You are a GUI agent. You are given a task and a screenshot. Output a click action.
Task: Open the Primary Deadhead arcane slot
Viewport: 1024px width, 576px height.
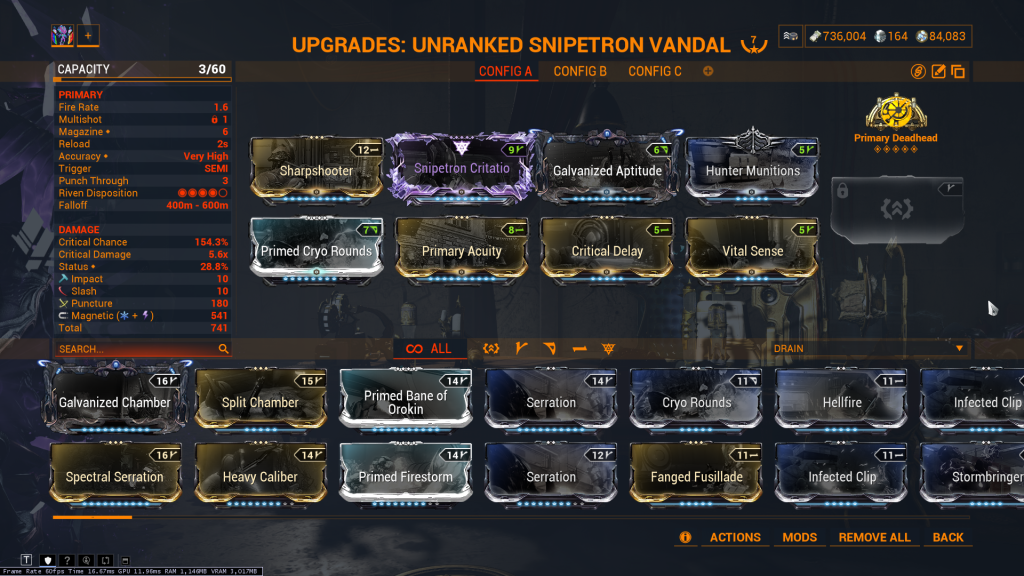coord(895,115)
